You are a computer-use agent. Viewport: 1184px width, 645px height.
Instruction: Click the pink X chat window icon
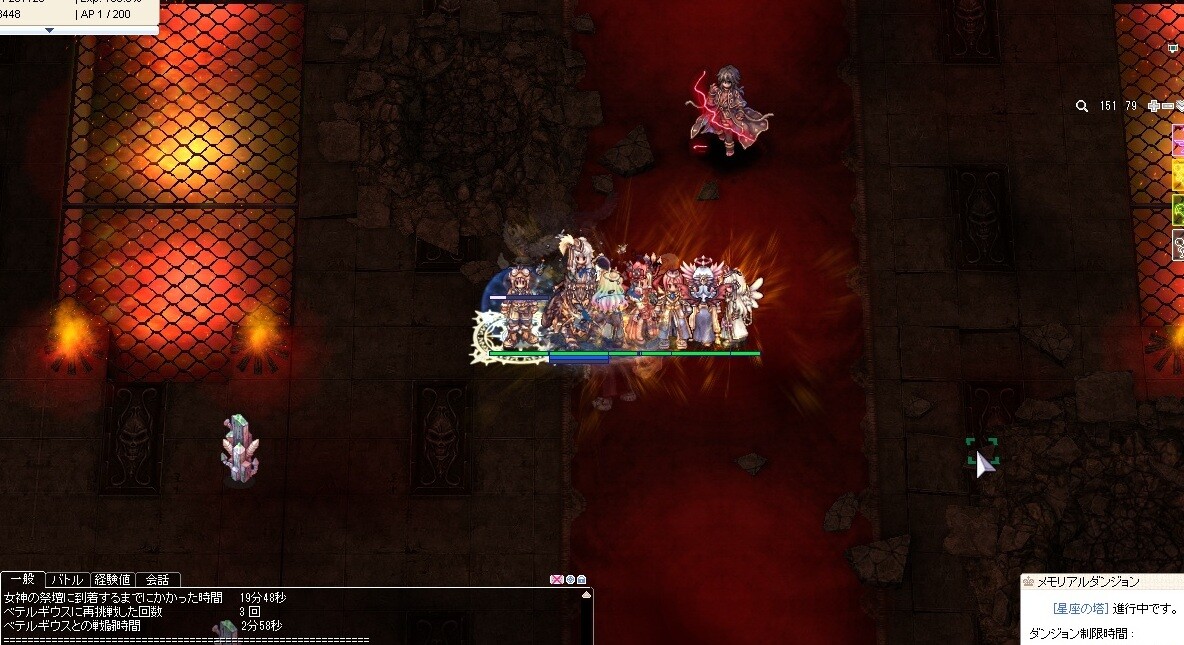tap(557, 579)
